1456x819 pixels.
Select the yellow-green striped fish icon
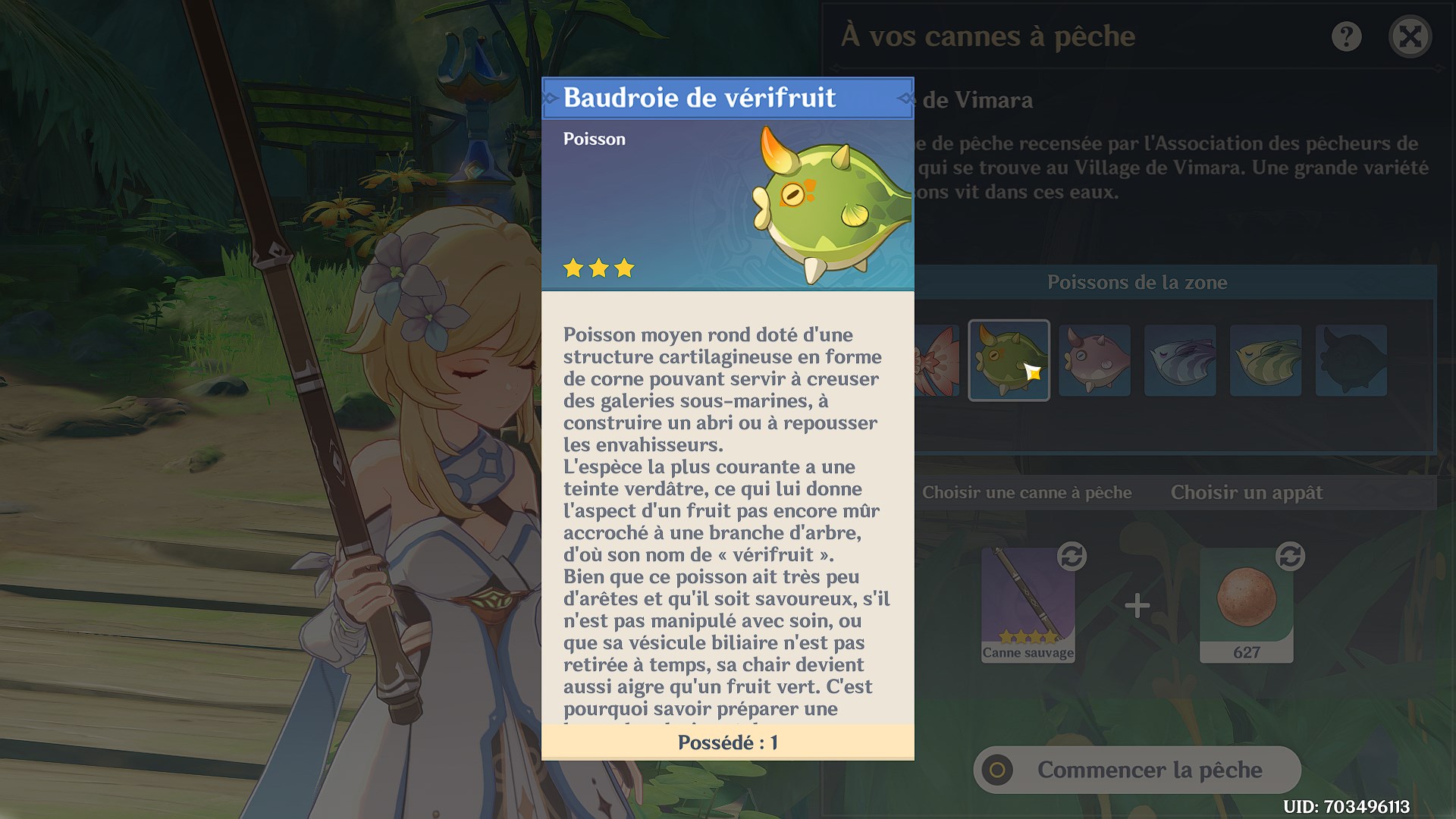click(x=1265, y=360)
